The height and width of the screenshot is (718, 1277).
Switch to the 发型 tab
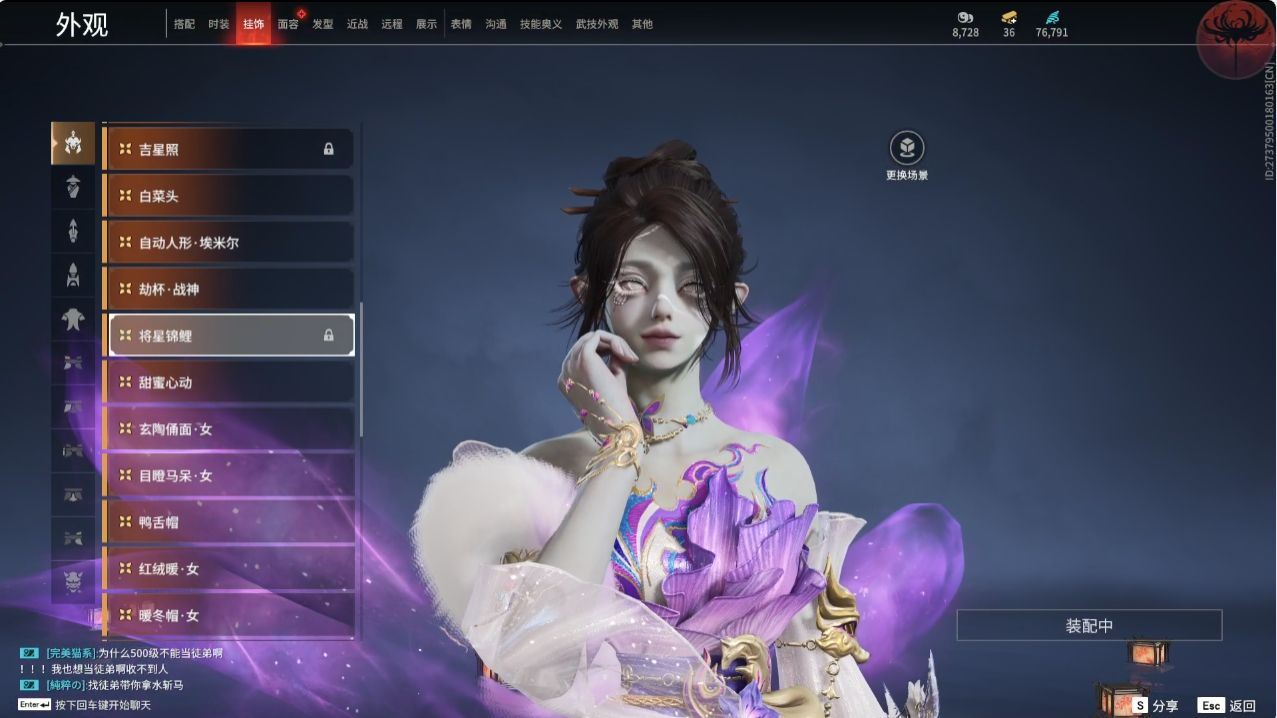point(322,24)
